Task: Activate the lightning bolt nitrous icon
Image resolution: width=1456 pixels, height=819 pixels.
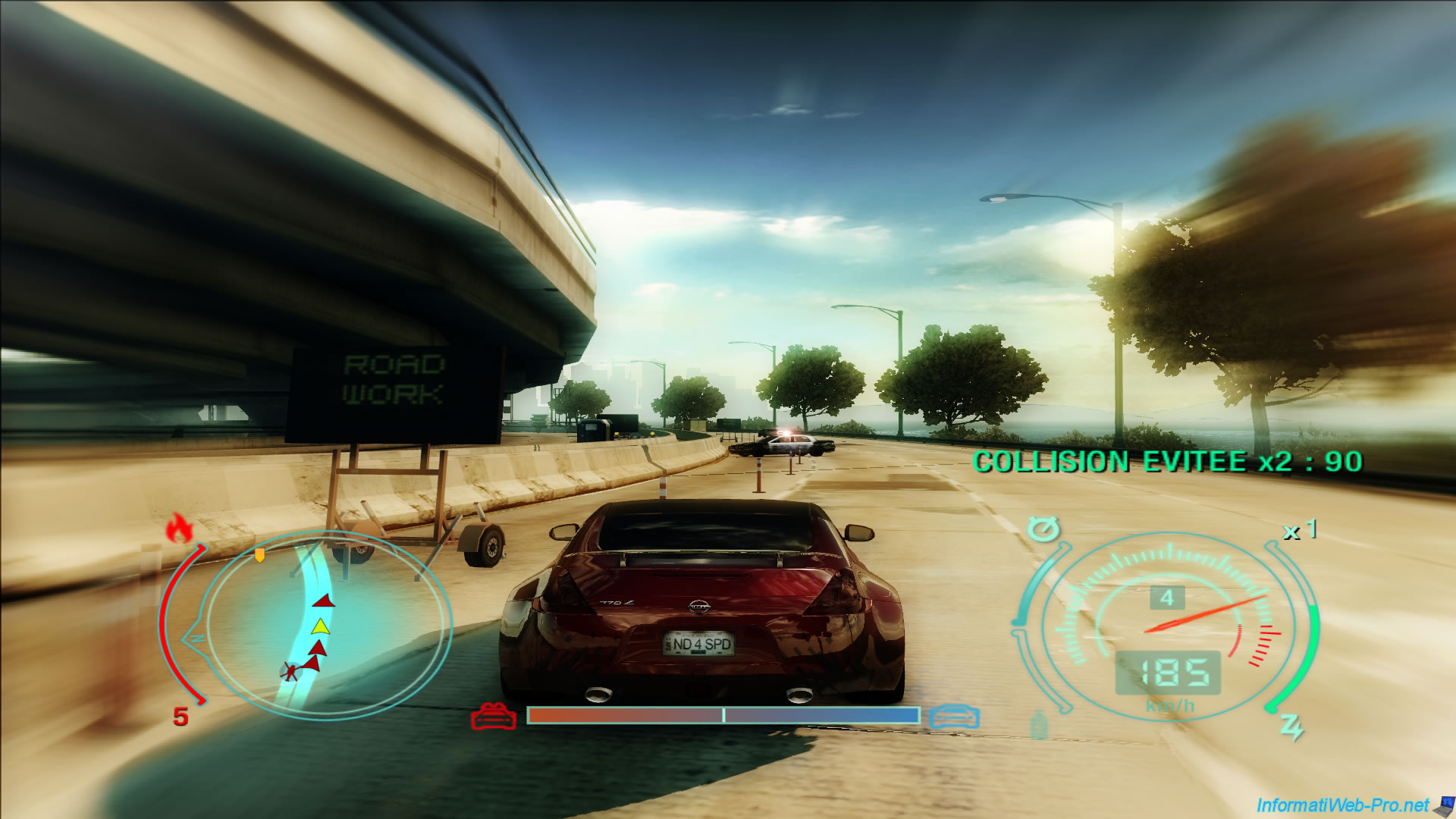Action: pos(1291,726)
